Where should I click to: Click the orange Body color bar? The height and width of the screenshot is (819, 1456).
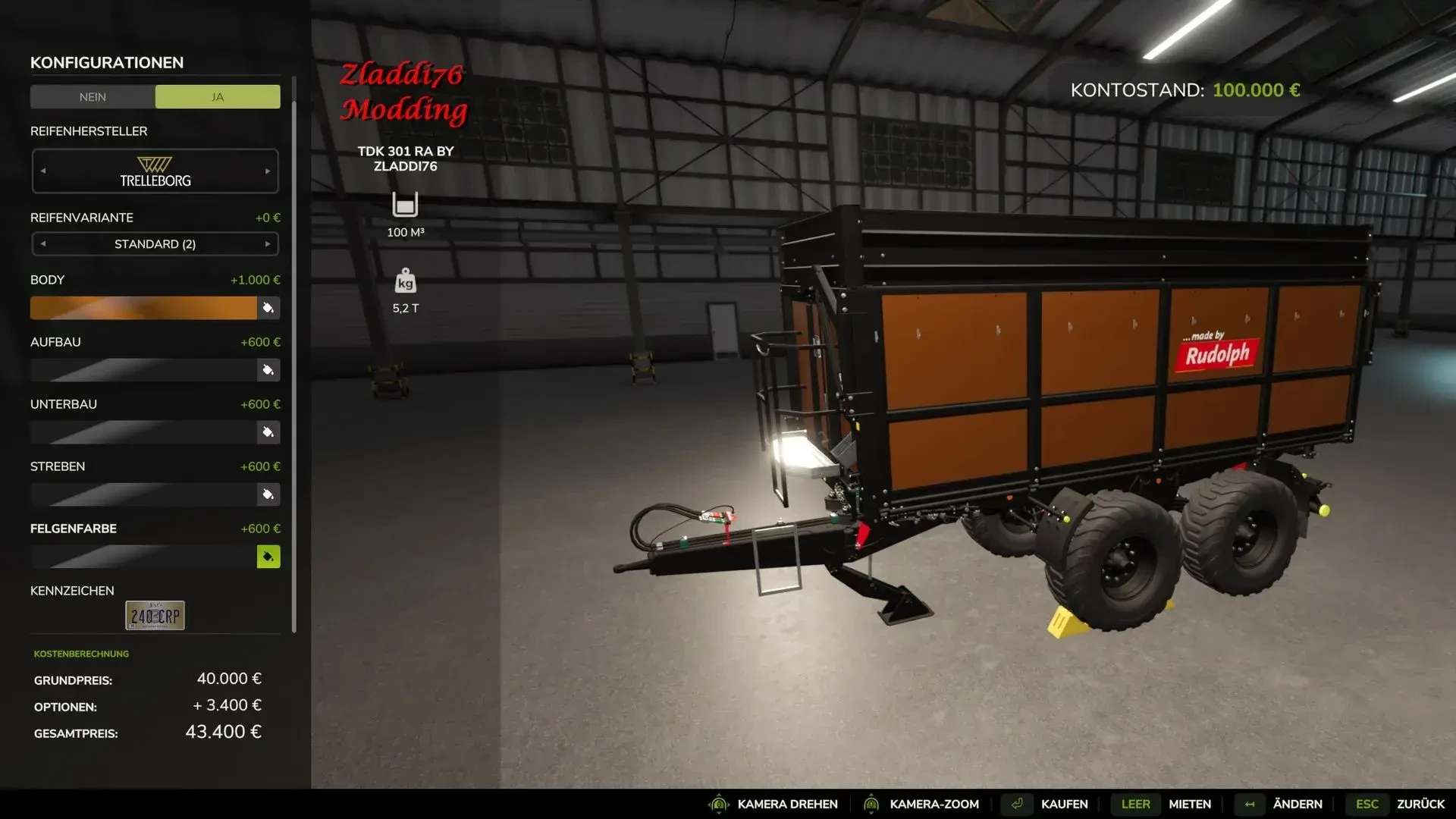(144, 308)
